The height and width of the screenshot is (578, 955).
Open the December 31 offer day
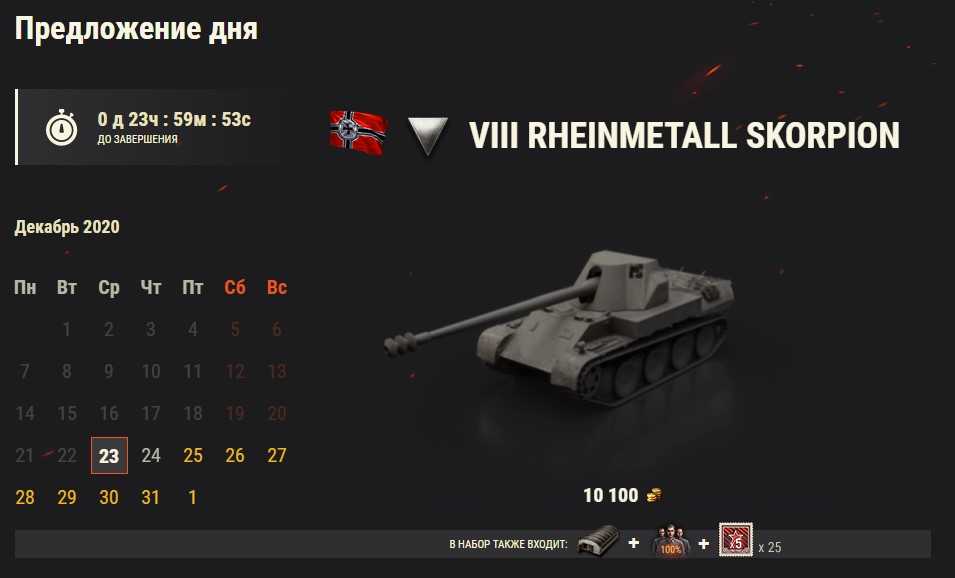151,497
